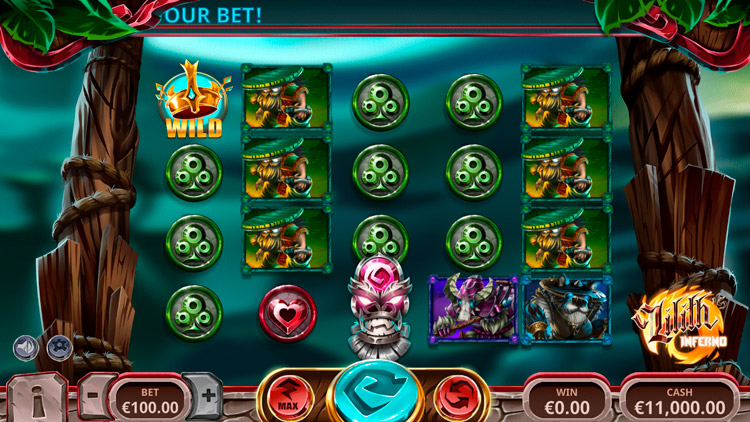Increase the bet with the plus button

[x=207, y=395]
